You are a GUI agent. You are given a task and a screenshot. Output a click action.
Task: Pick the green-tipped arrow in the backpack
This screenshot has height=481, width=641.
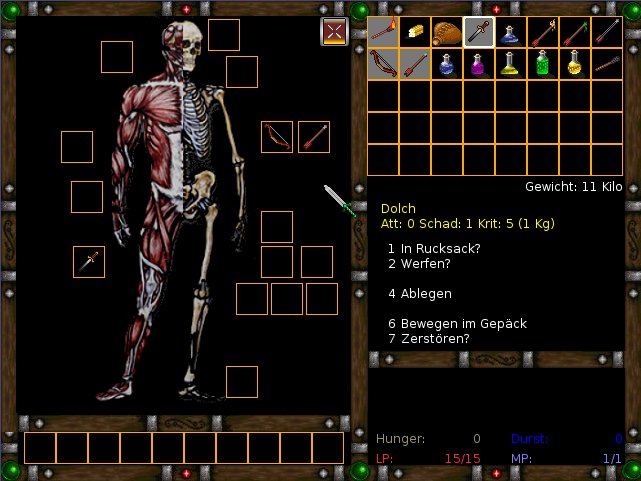pos(575,33)
